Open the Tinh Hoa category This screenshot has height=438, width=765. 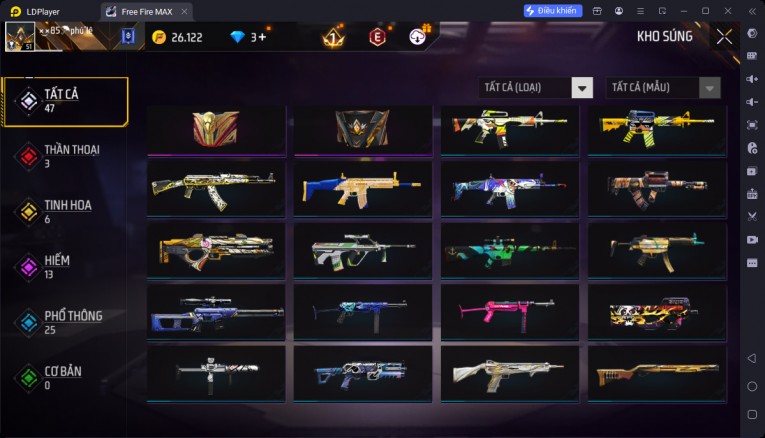[66, 210]
